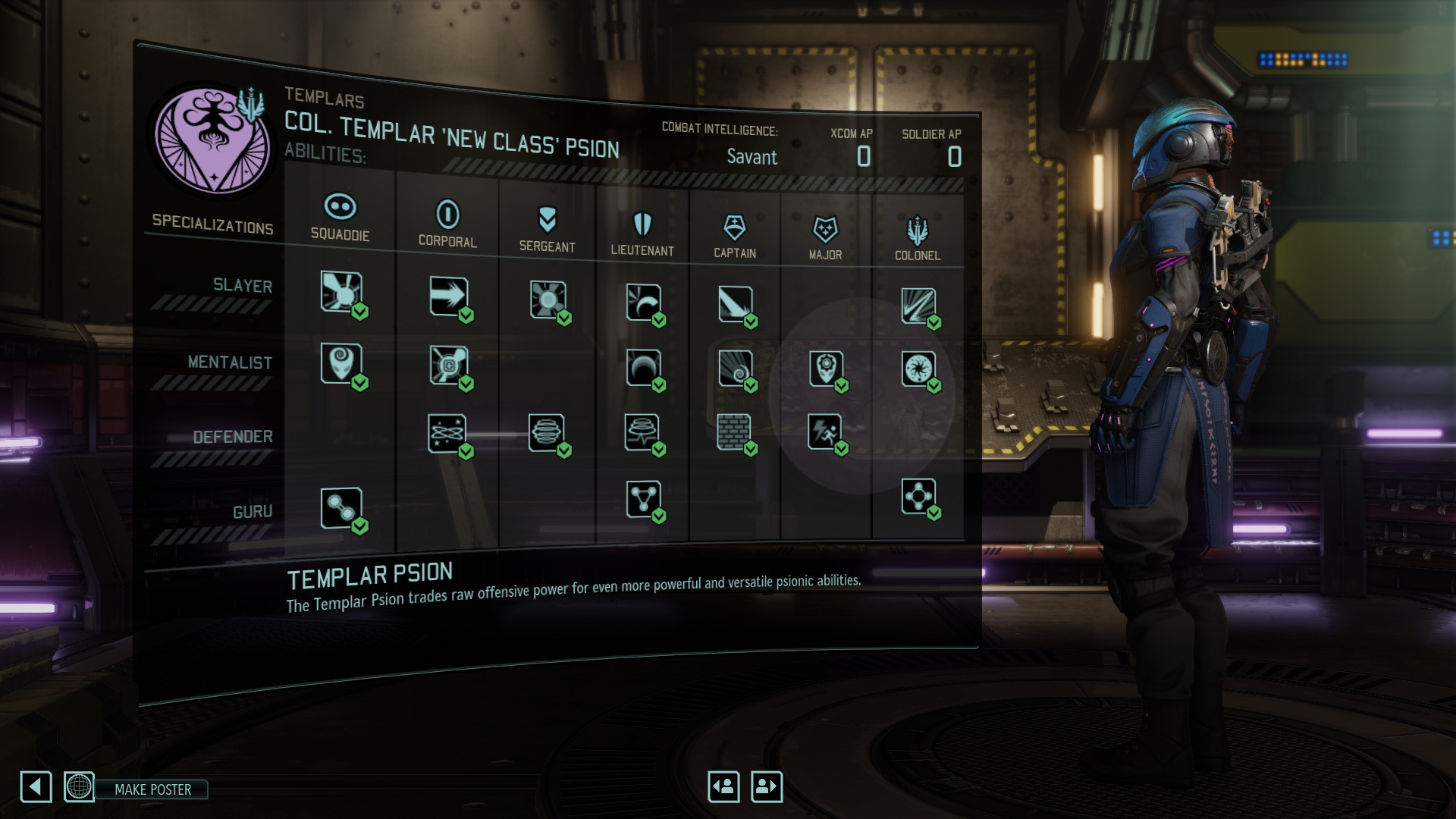
Task: Select the Defender corporal ability icon
Action: 447,433
